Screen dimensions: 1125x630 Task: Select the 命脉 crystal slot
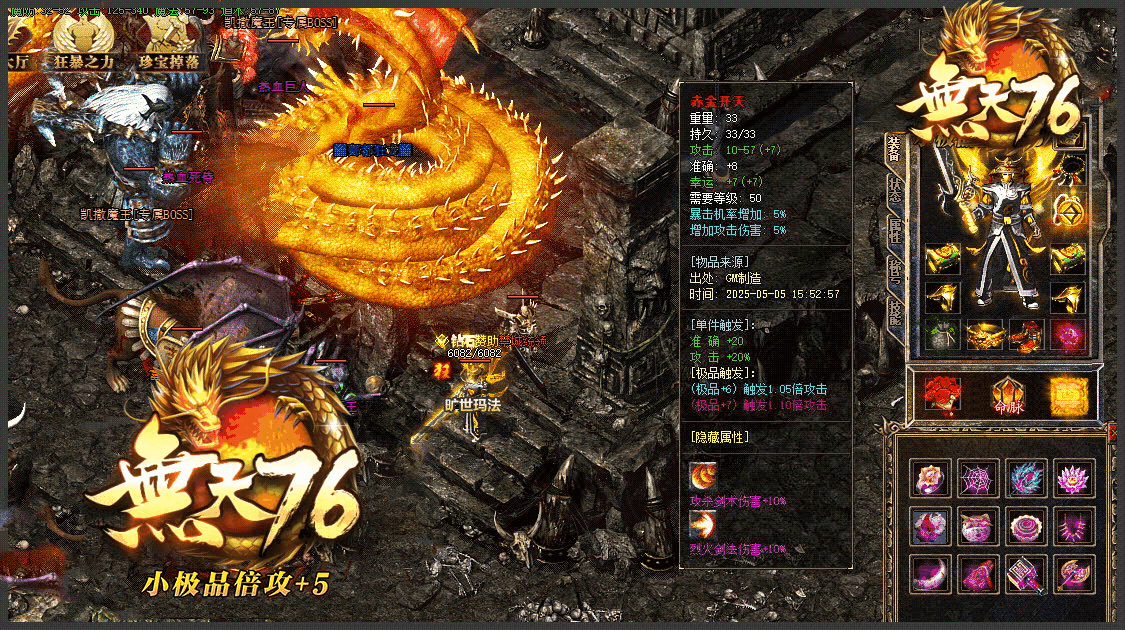point(1005,394)
